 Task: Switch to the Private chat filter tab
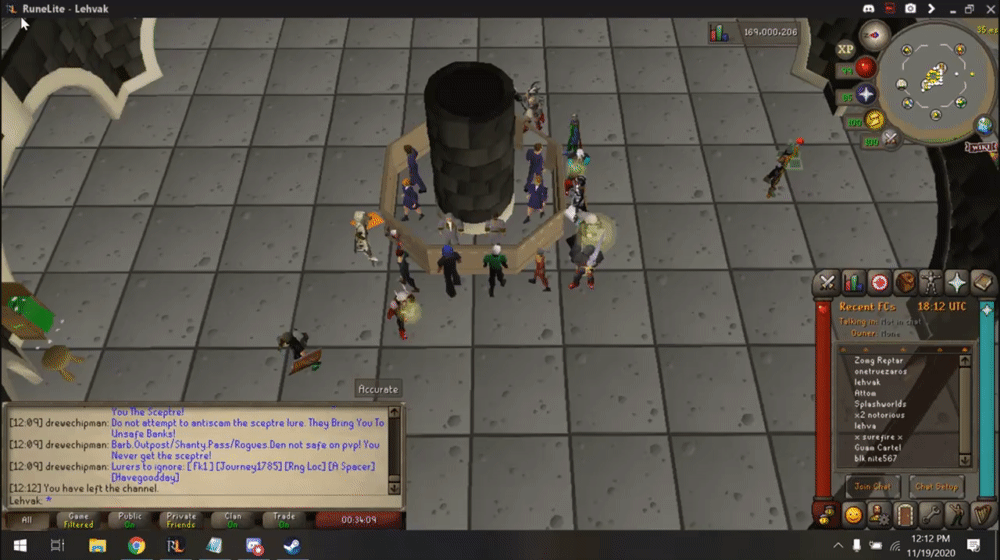[181, 520]
